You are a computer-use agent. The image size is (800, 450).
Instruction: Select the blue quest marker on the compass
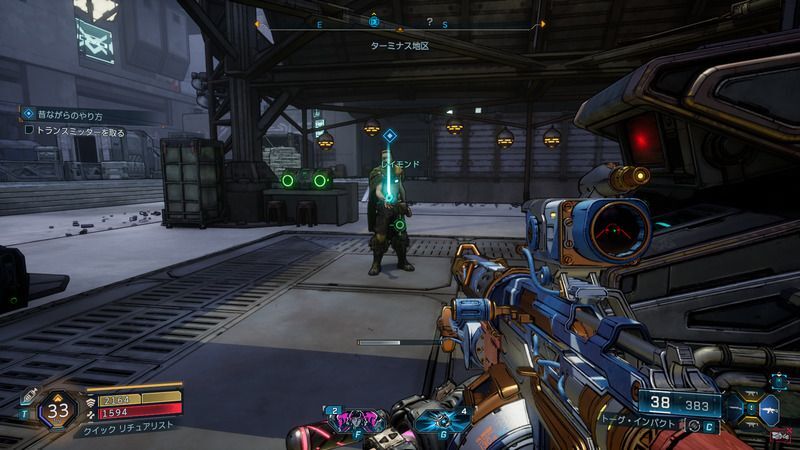point(374,21)
